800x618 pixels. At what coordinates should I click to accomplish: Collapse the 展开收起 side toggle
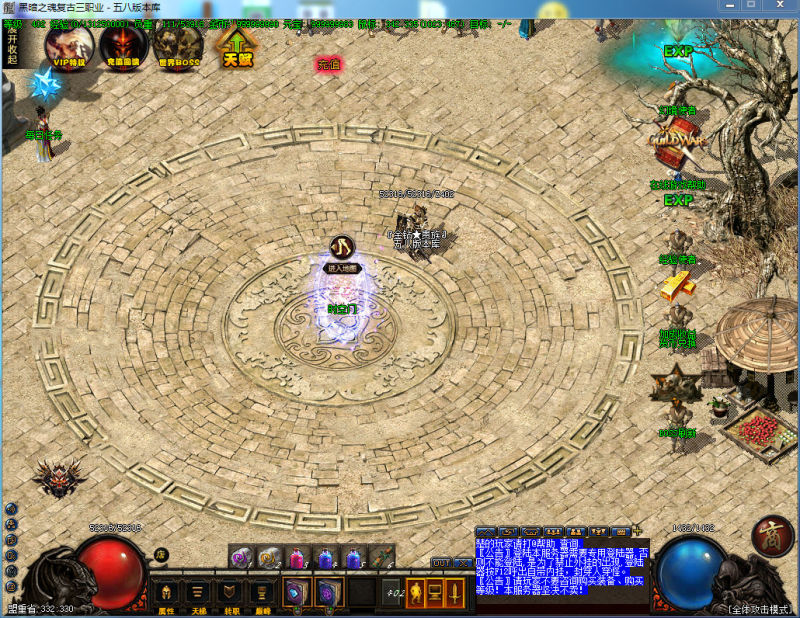click(12, 45)
